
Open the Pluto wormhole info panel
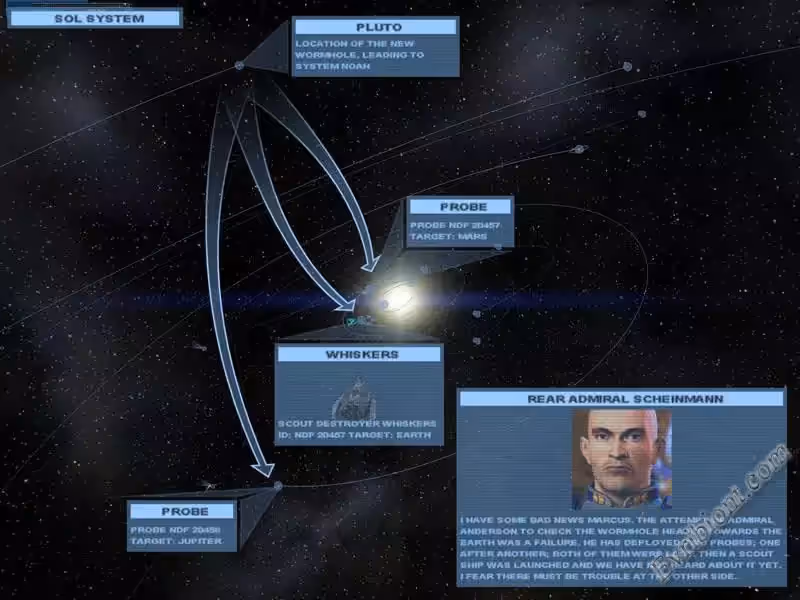tap(376, 47)
